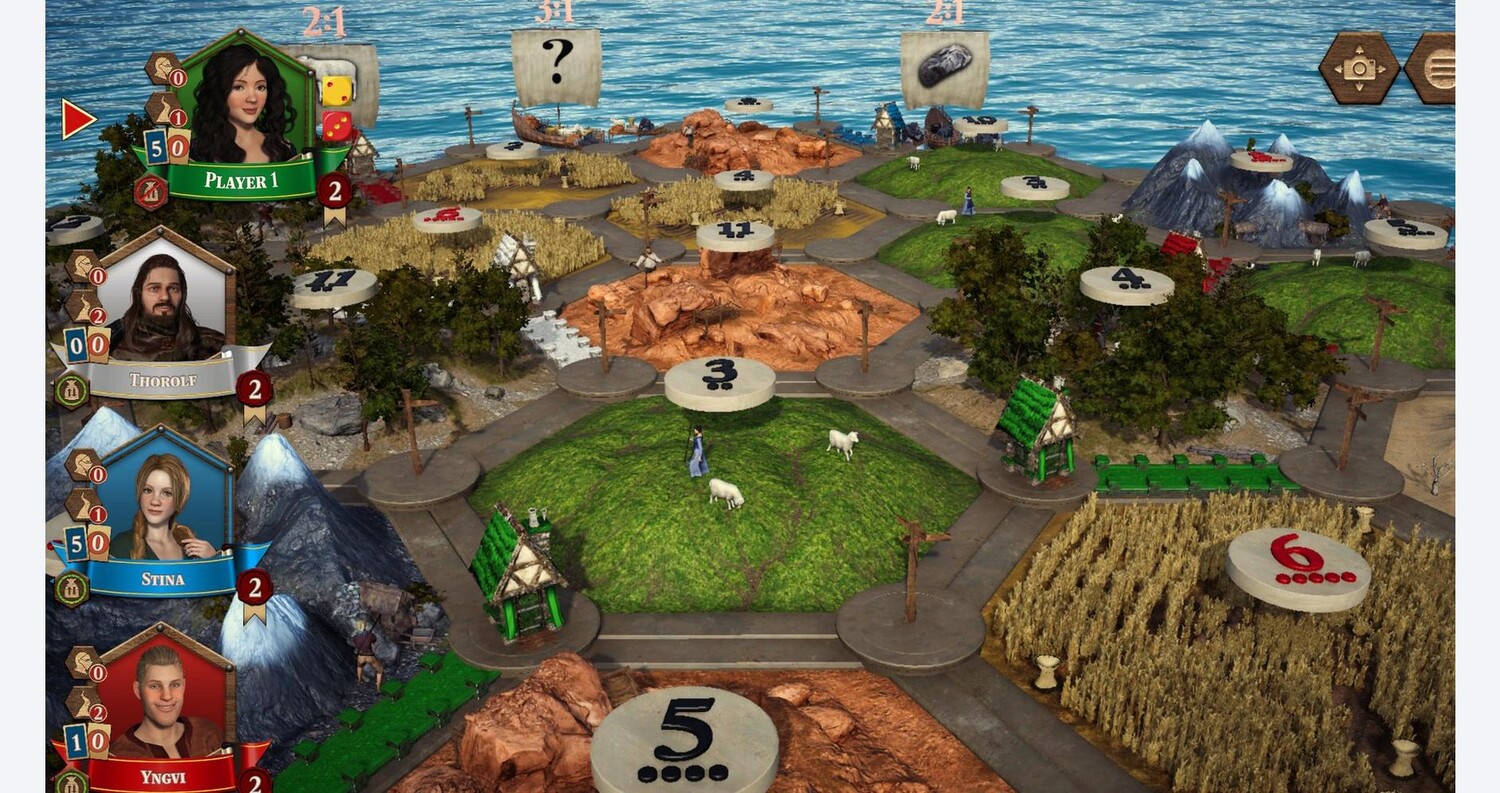Open the hamburger game menu
Viewport: 1500px width, 793px height.
coord(1436,68)
